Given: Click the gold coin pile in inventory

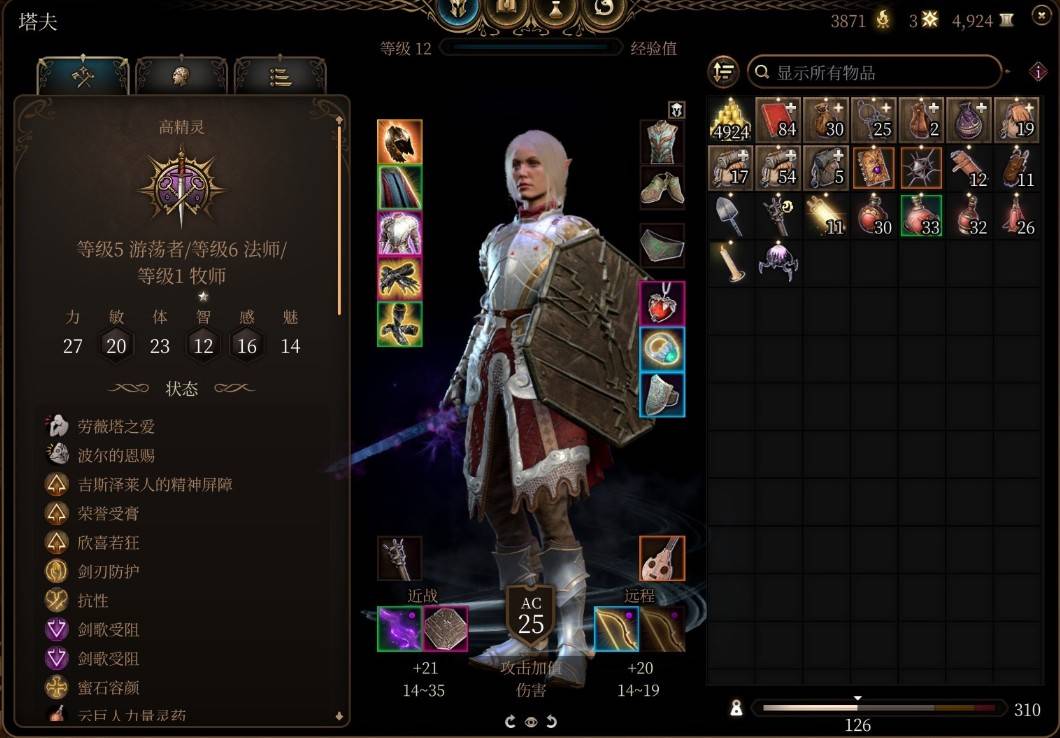Looking at the screenshot, I should point(730,119).
